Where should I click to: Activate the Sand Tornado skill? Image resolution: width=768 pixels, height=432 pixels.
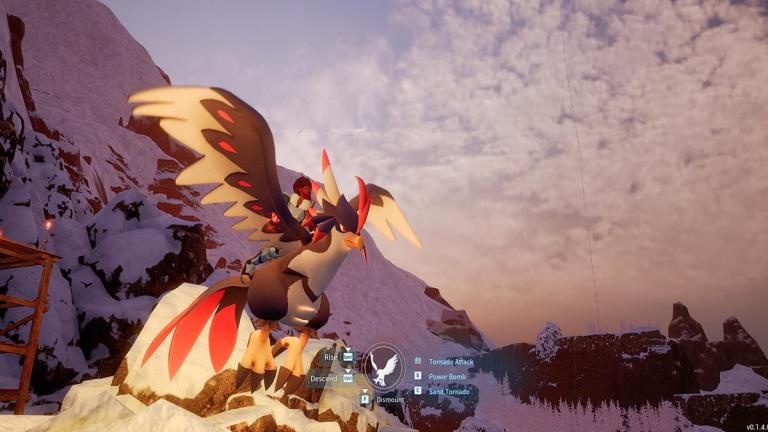tap(449, 390)
